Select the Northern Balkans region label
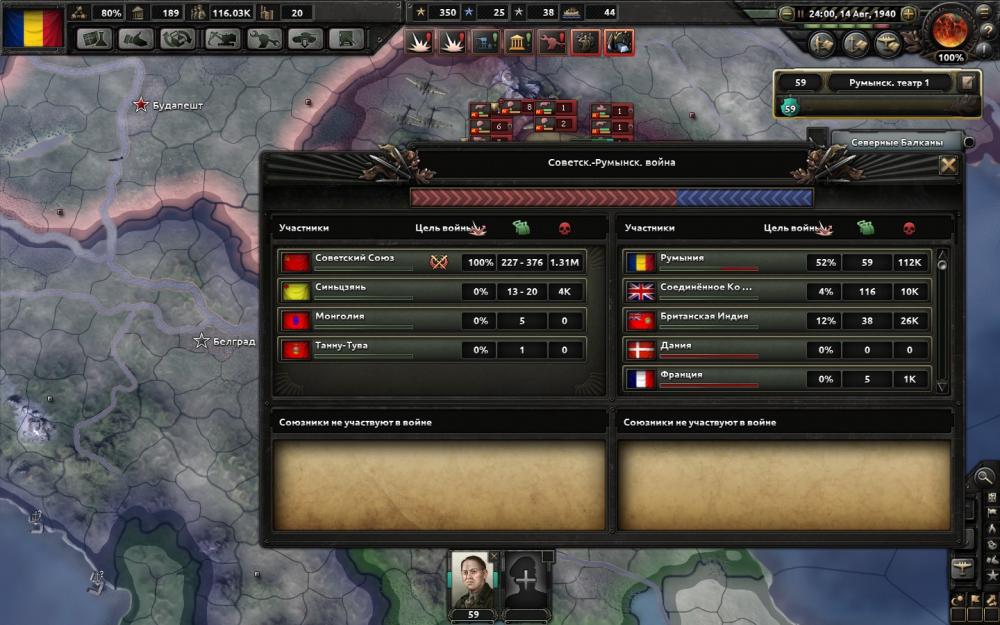 [897, 142]
